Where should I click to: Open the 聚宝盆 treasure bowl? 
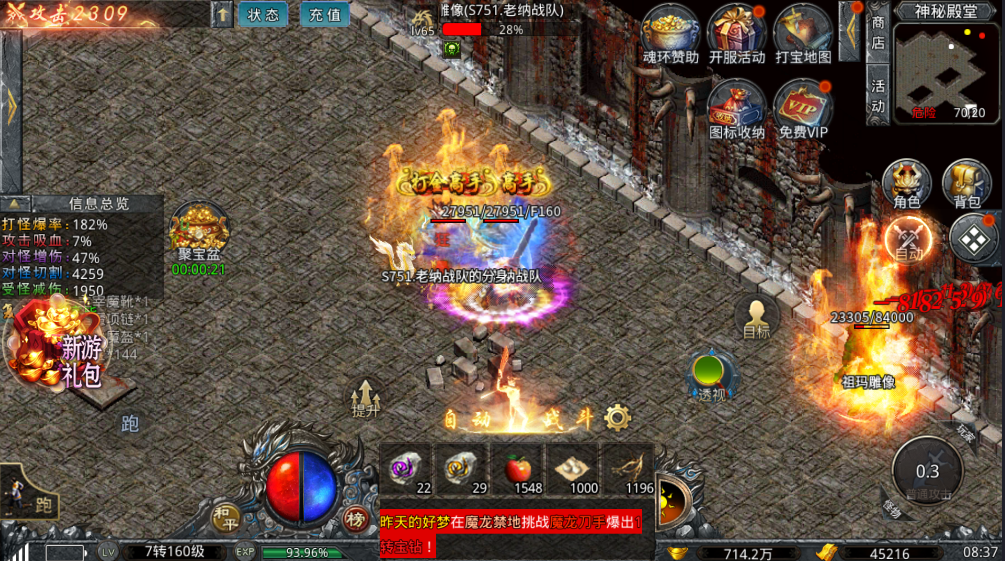pyautogui.click(x=198, y=235)
